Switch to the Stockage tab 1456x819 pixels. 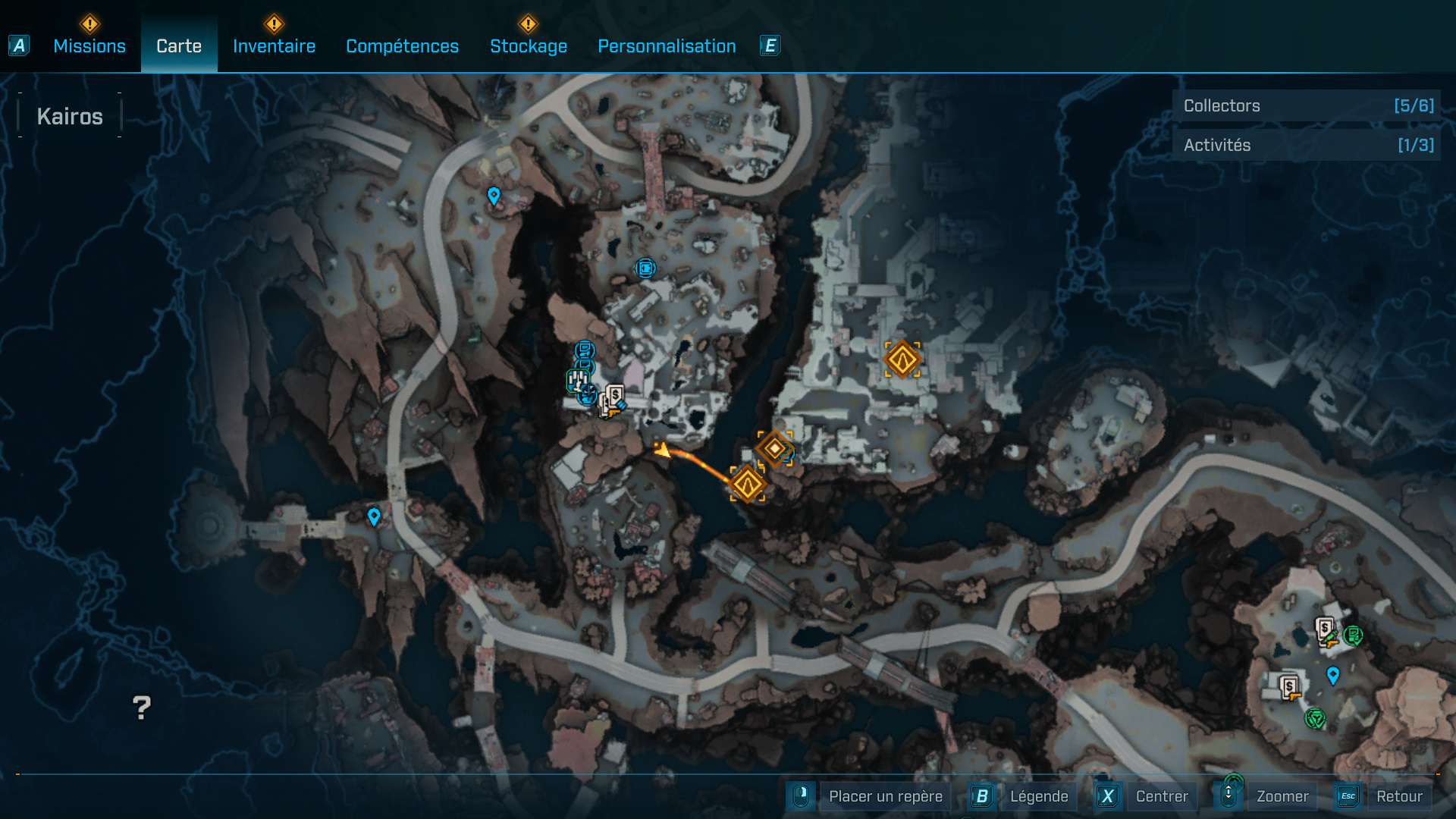coord(529,45)
